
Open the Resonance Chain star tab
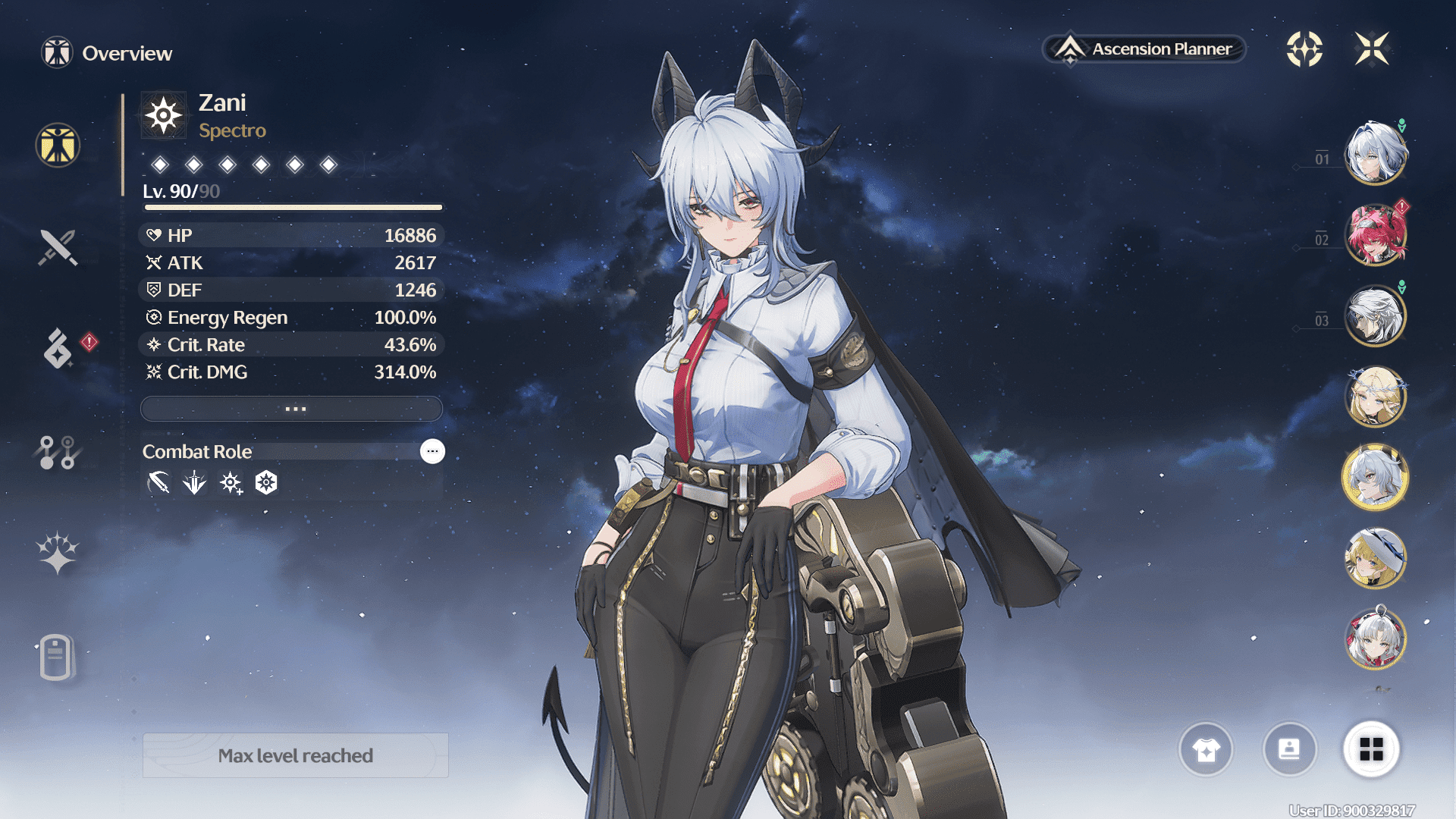tap(58, 552)
